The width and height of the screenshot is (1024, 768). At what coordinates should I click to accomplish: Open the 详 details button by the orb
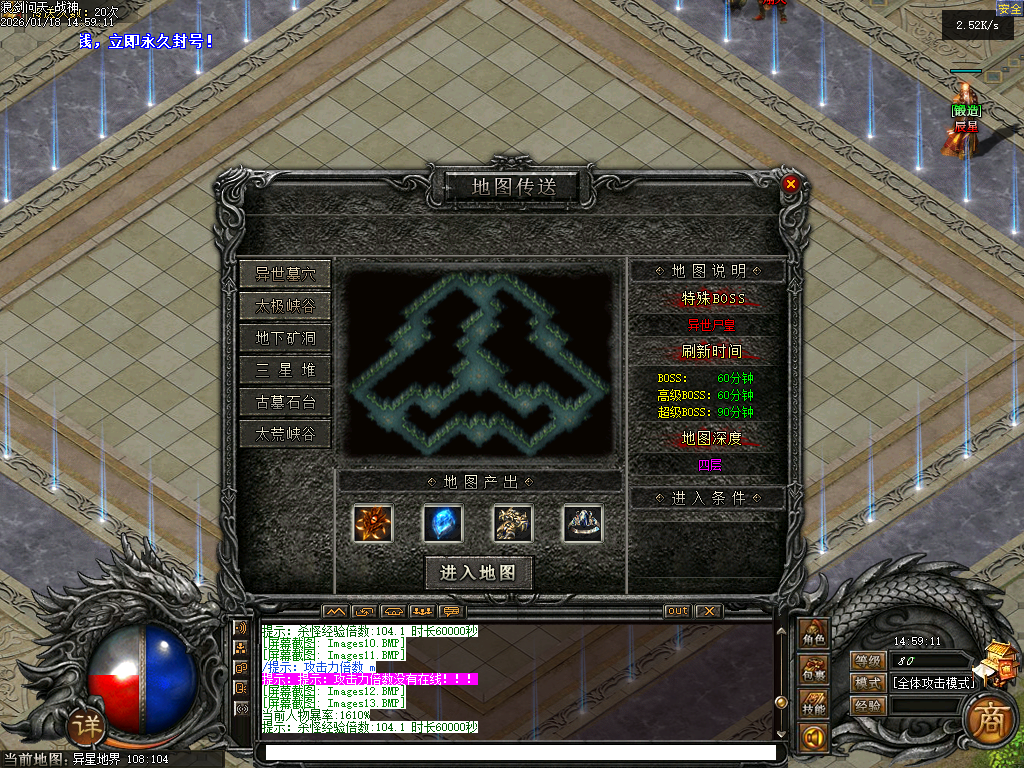pyautogui.click(x=88, y=727)
